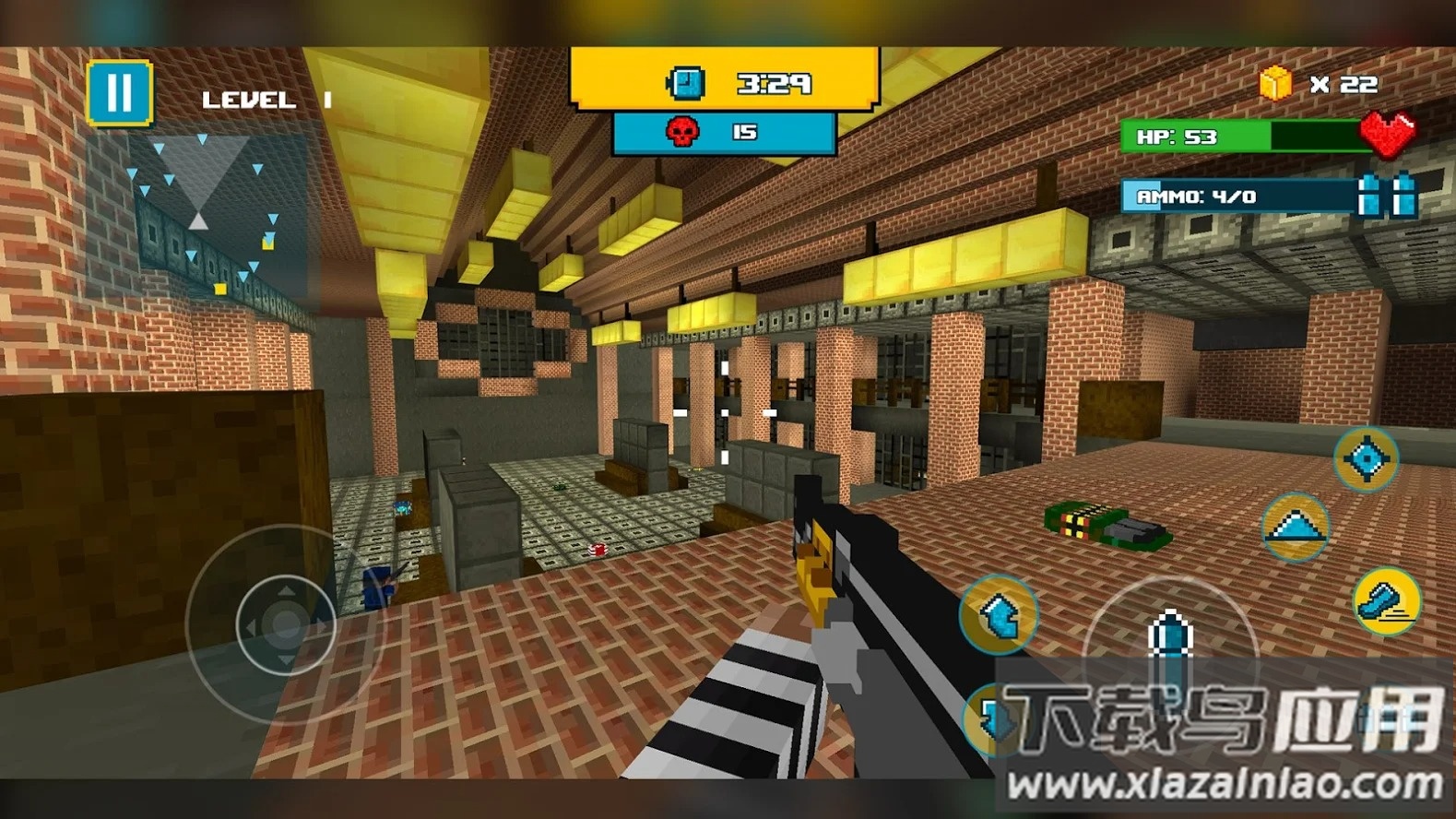Pause the game with the pause button
The height and width of the screenshot is (819, 1456).
[x=120, y=92]
